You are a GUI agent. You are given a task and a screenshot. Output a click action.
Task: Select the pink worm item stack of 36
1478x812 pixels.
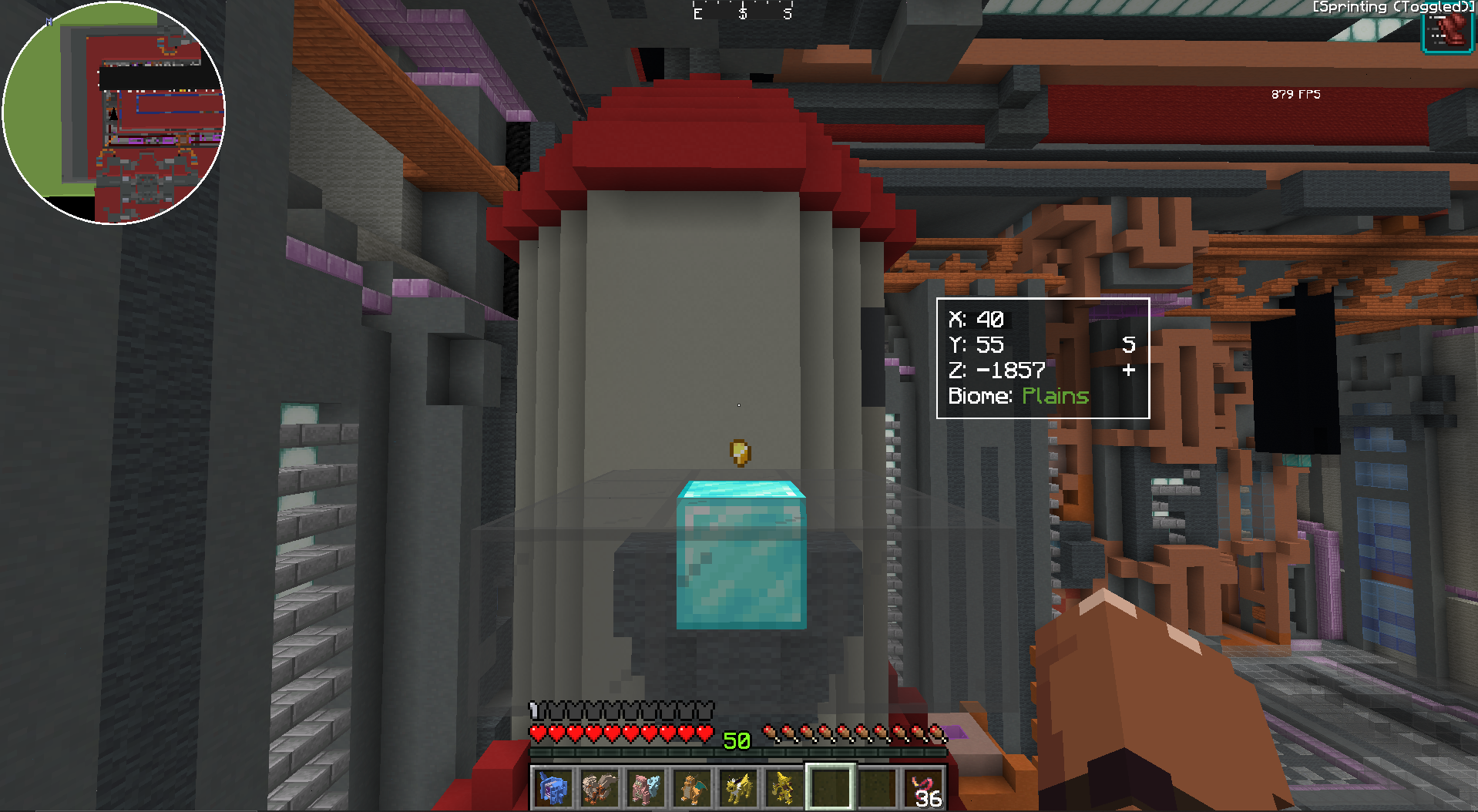point(924,788)
